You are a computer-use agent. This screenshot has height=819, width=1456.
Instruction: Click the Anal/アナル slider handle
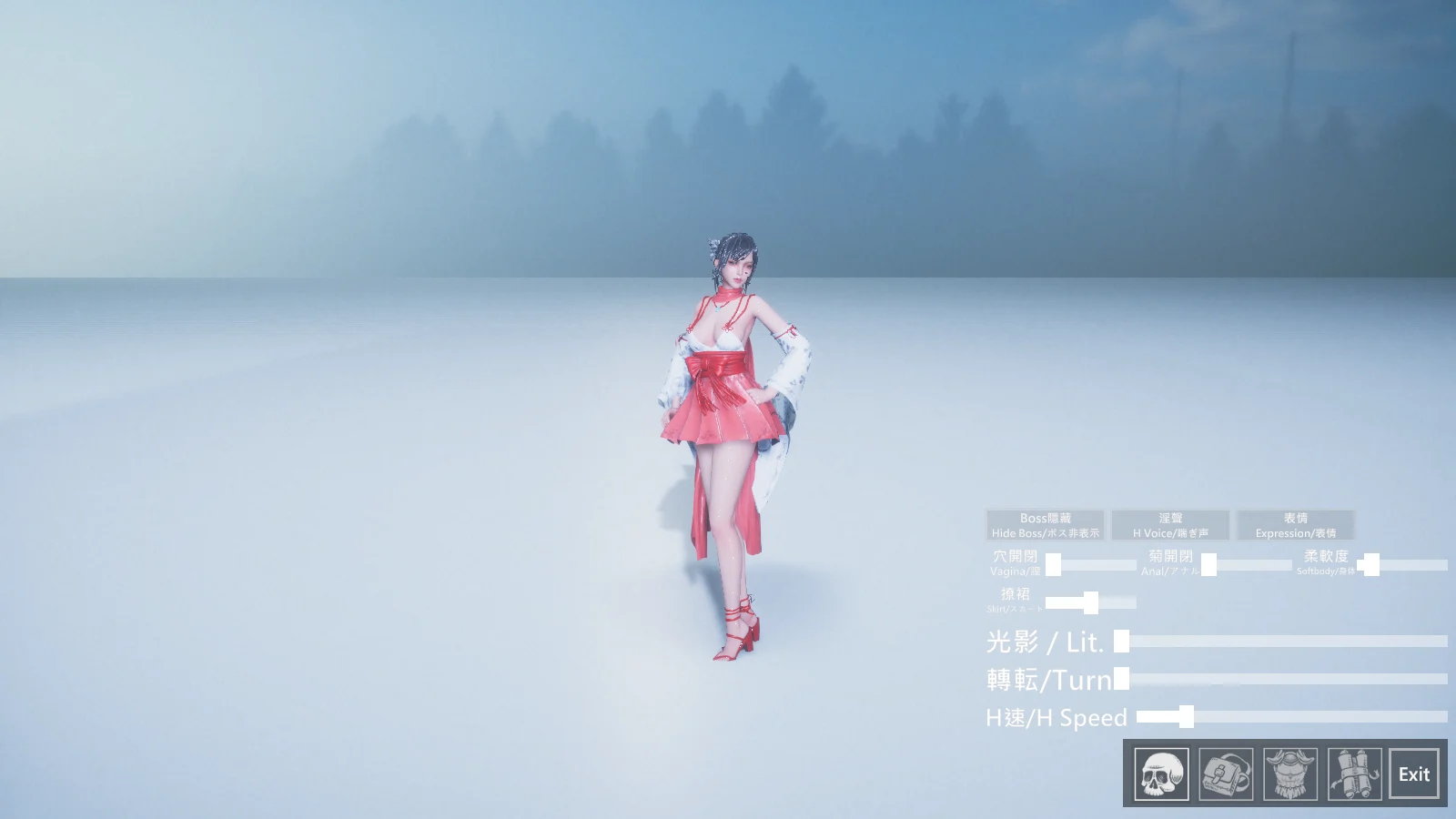pos(1209,563)
